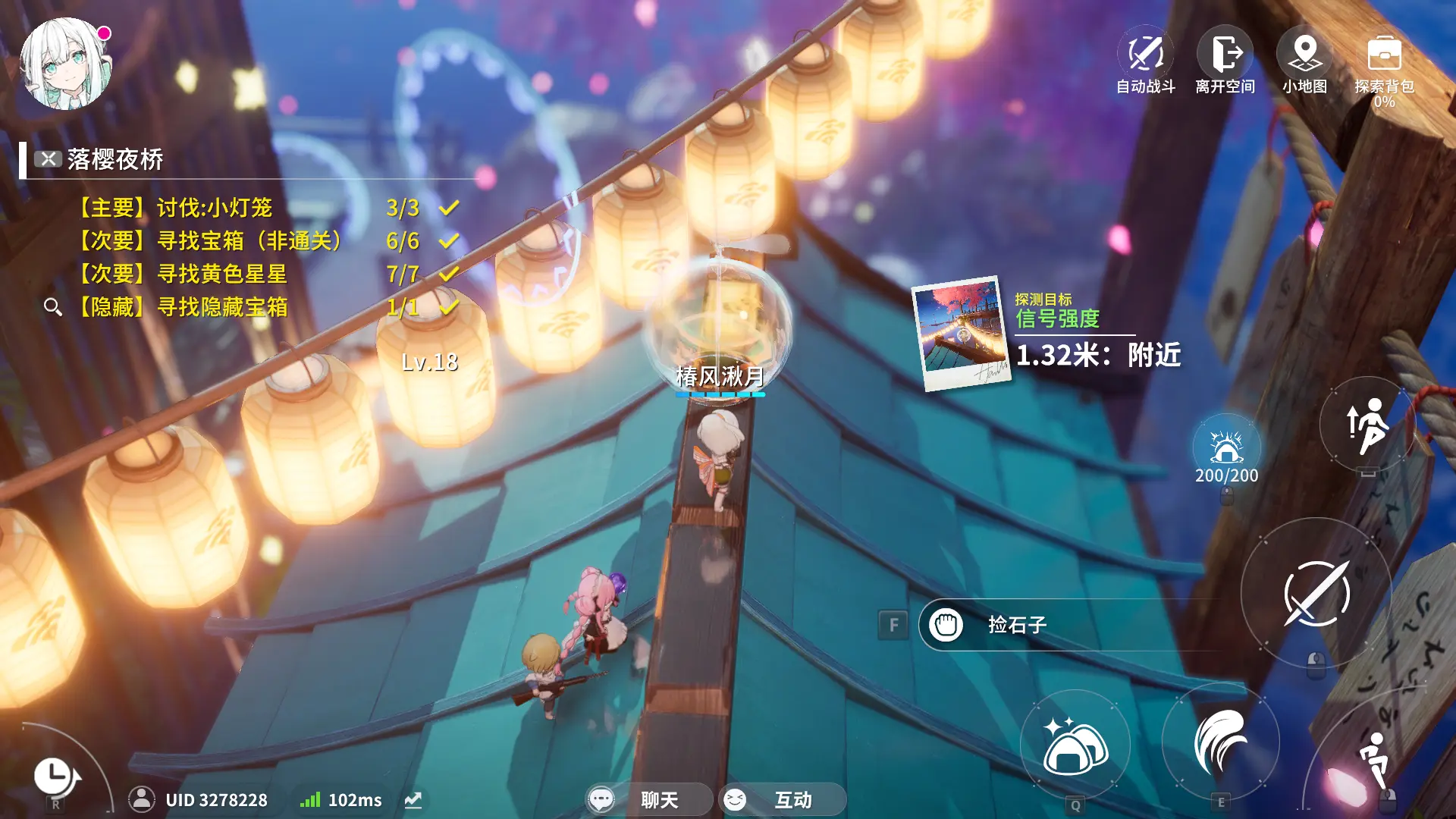Activate the white feather wing skill
1456x819 pixels.
coord(1220,741)
